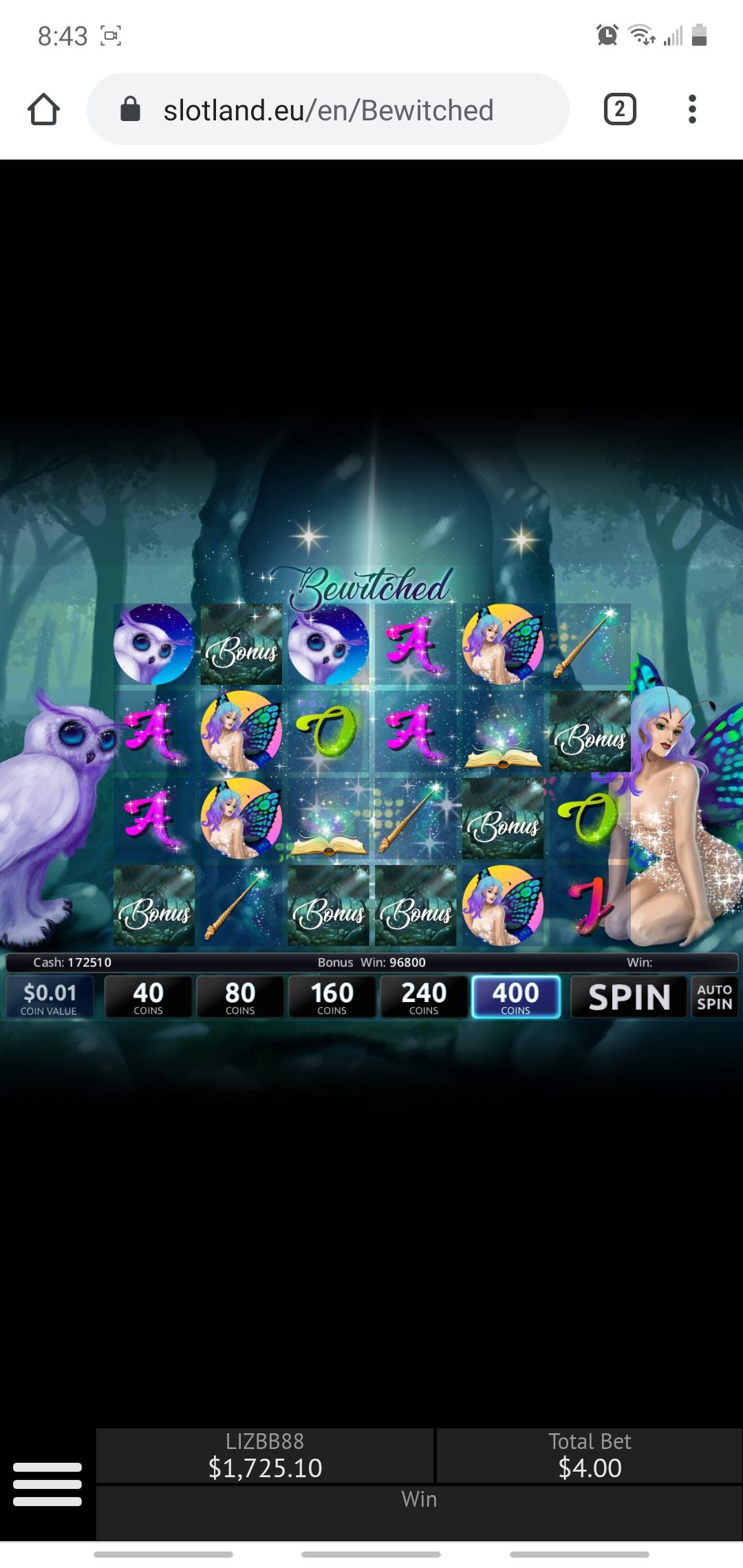
Task: Select the 400 coins bet
Action: [x=515, y=997]
